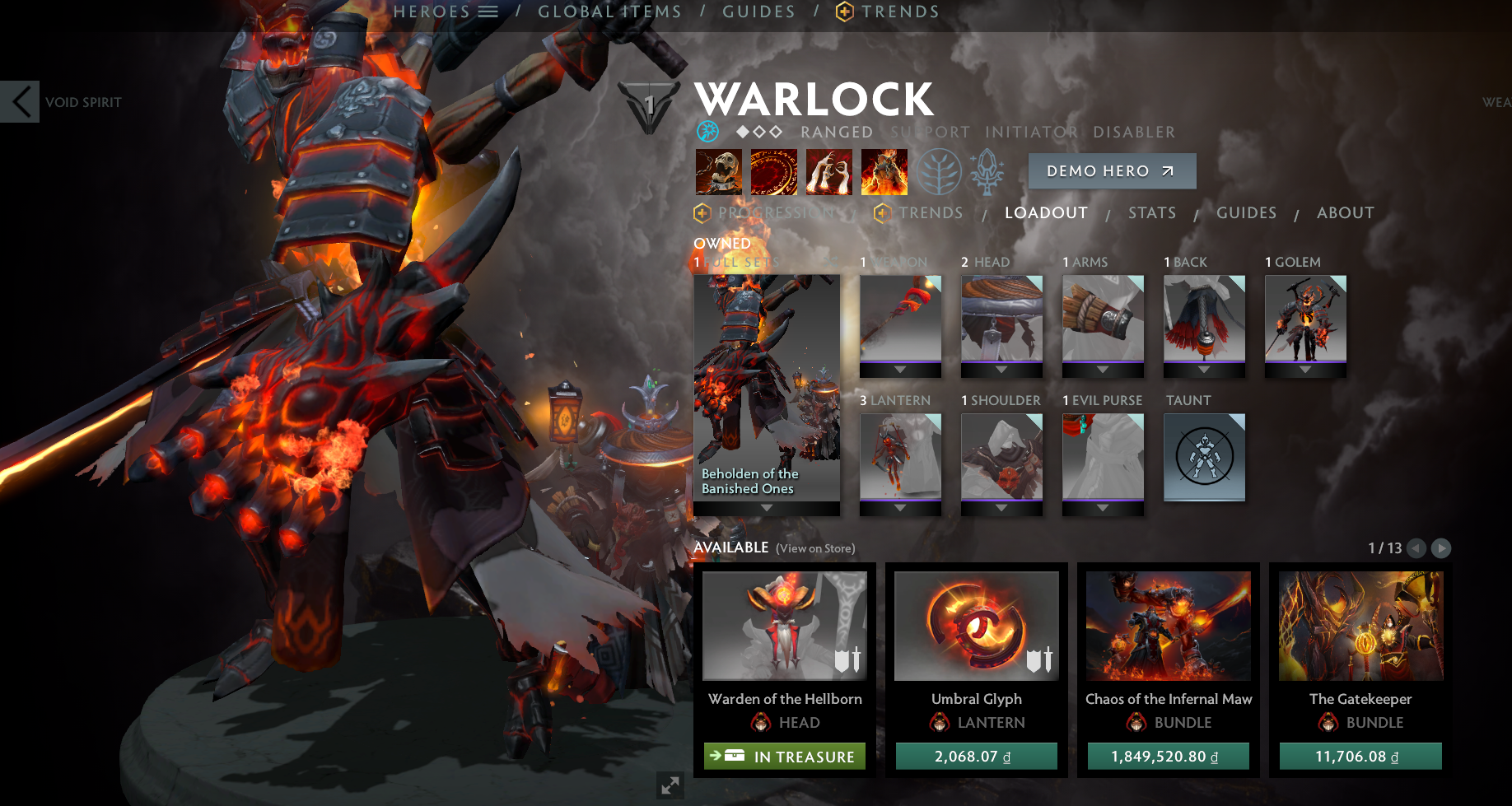Select the Taunt slot
The image size is (1512, 806).
tap(1204, 457)
